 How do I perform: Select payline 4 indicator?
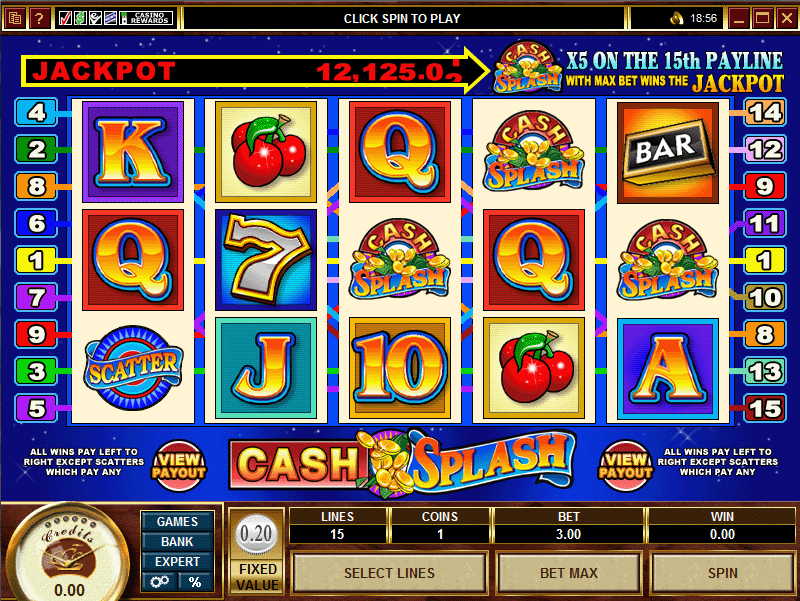(36, 113)
